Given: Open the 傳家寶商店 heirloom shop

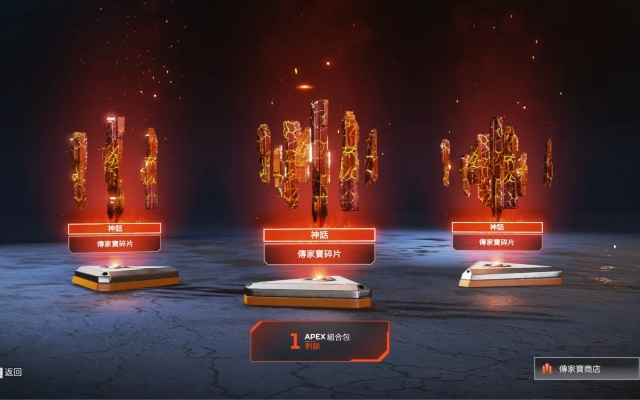Looking at the screenshot, I should 586,369.
